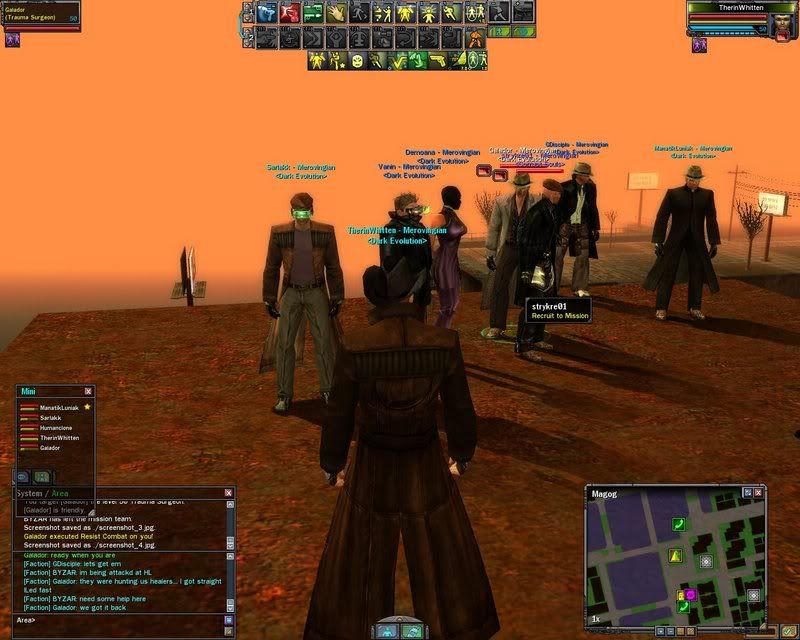Close the Magog minimap window
Viewport: 800px width, 640px height.
point(759,494)
